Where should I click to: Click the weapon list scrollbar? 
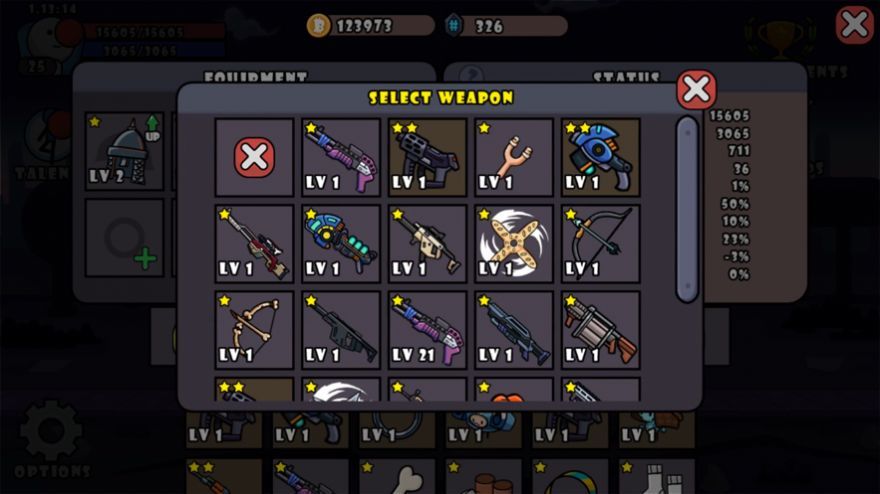[687, 208]
